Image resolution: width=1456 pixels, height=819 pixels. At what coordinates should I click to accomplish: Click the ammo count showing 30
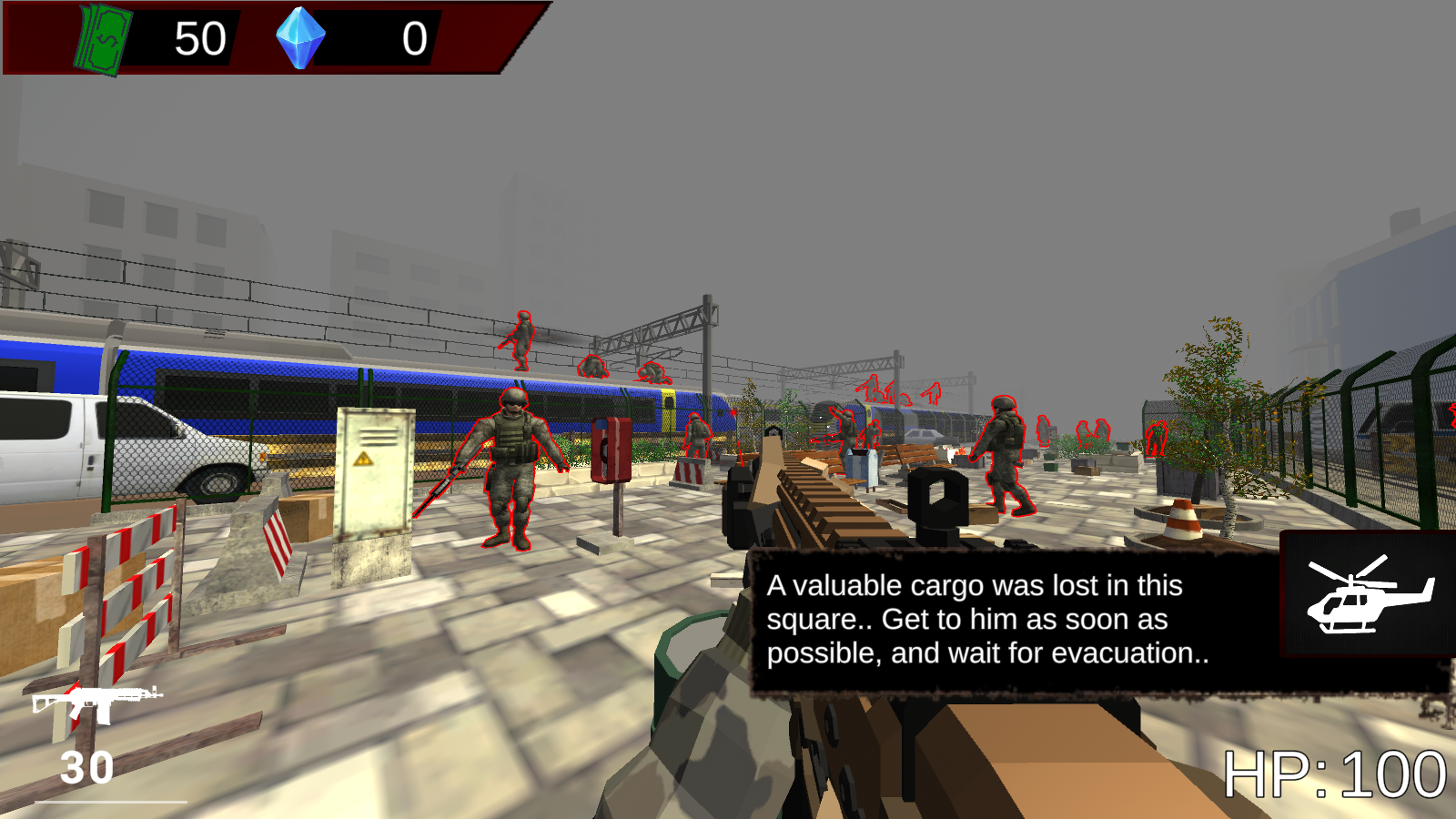(85, 767)
